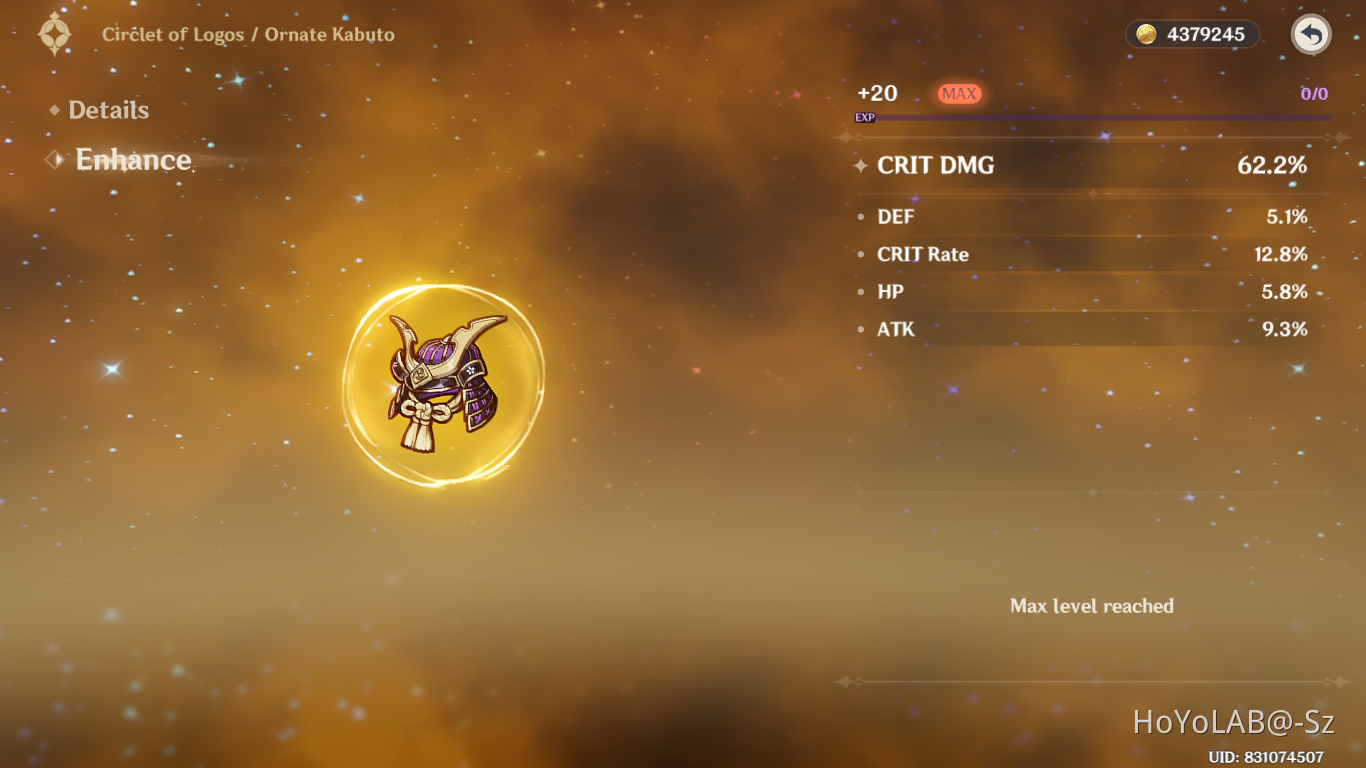Viewport: 1366px width, 768px height.
Task: Click the orange MAX badge
Action: (959, 93)
